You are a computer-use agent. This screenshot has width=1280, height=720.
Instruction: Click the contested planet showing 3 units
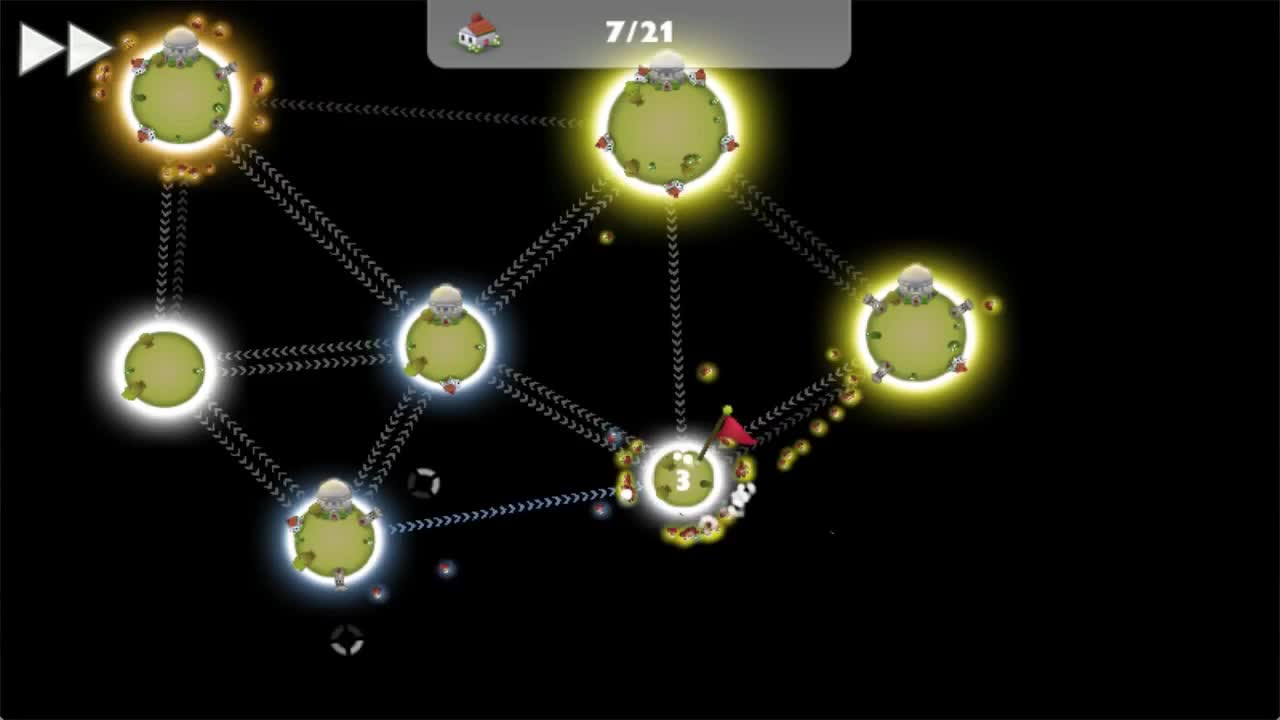pyautogui.click(x=683, y=480)
